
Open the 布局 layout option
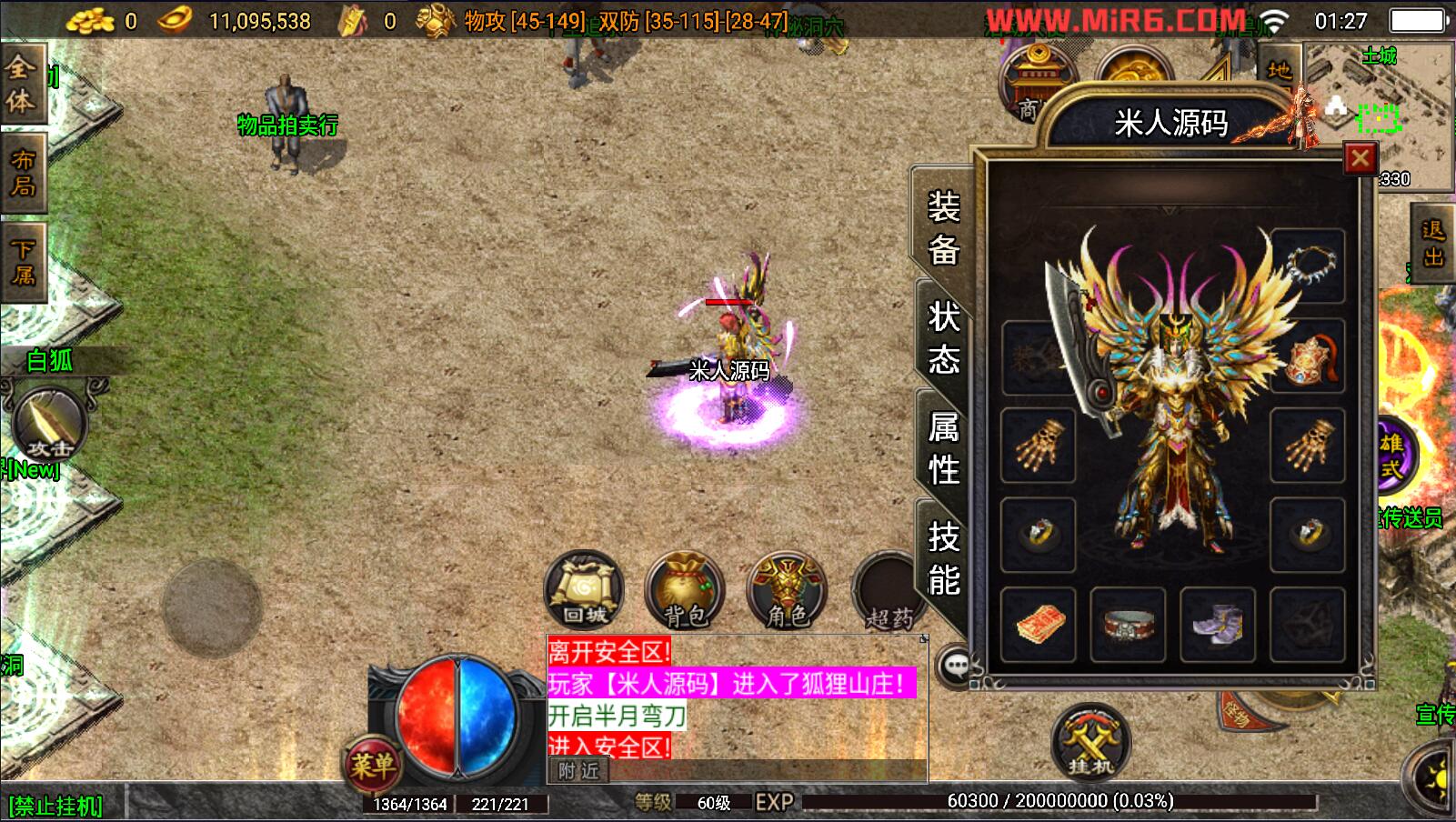click(23, 173)
